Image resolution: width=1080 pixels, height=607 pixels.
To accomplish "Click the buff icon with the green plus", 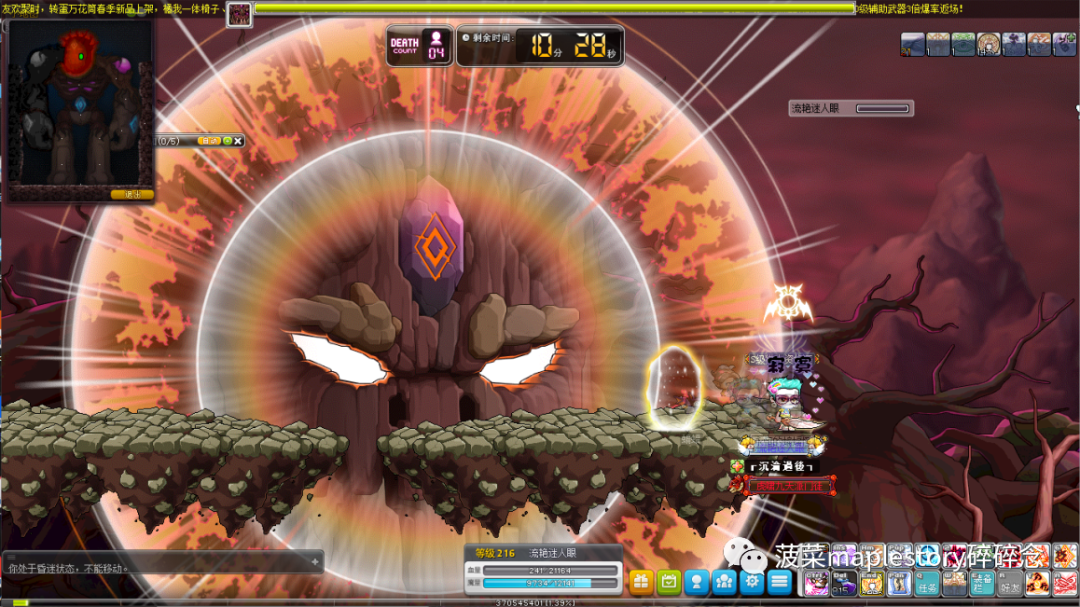I will [1064, 44].
